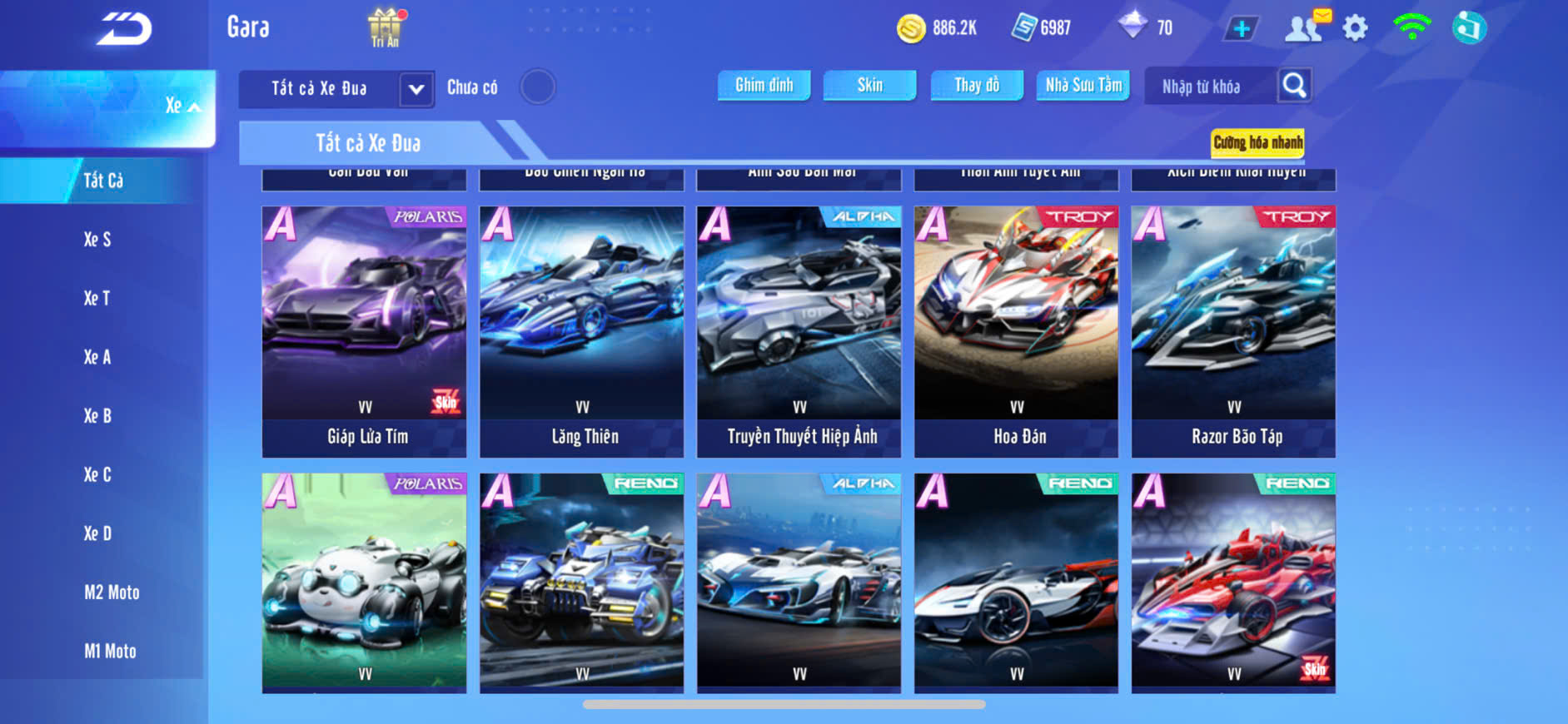
Task: Toggle the Chưa có filter
Action: 537,87
